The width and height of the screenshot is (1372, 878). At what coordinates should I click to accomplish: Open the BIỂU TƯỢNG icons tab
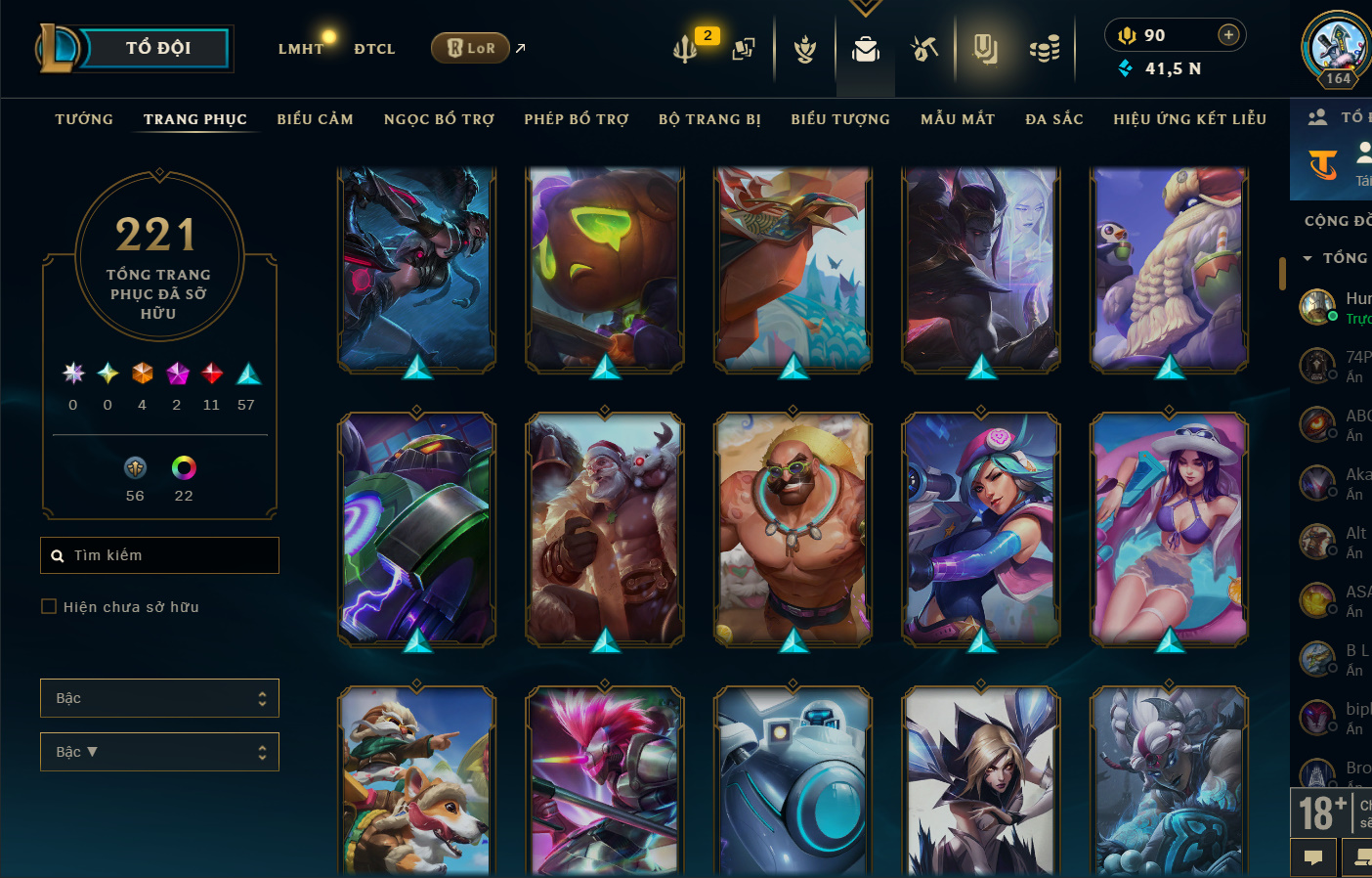point(840,119)
